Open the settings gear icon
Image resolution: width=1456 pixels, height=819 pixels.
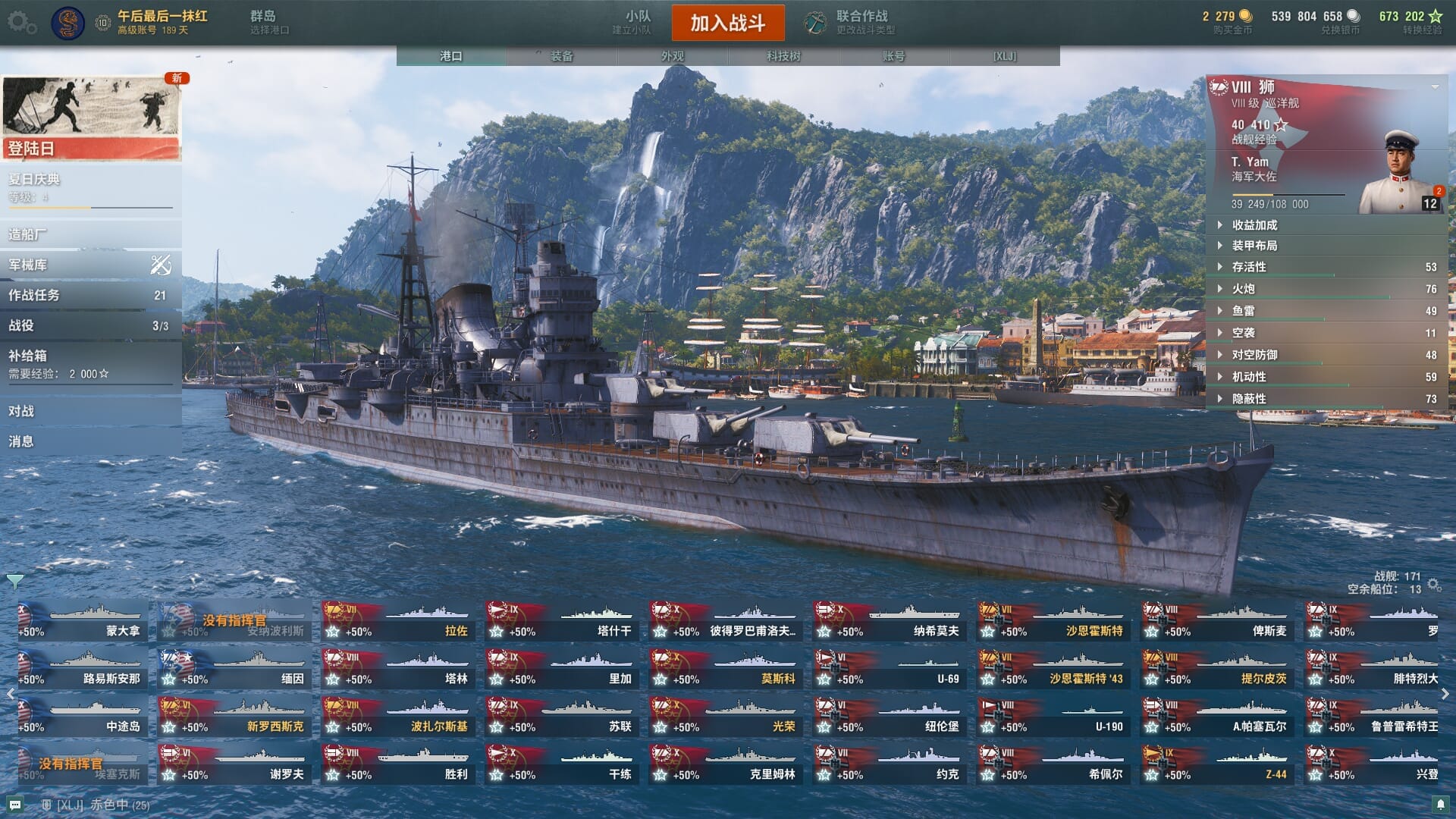pos(20,23)
